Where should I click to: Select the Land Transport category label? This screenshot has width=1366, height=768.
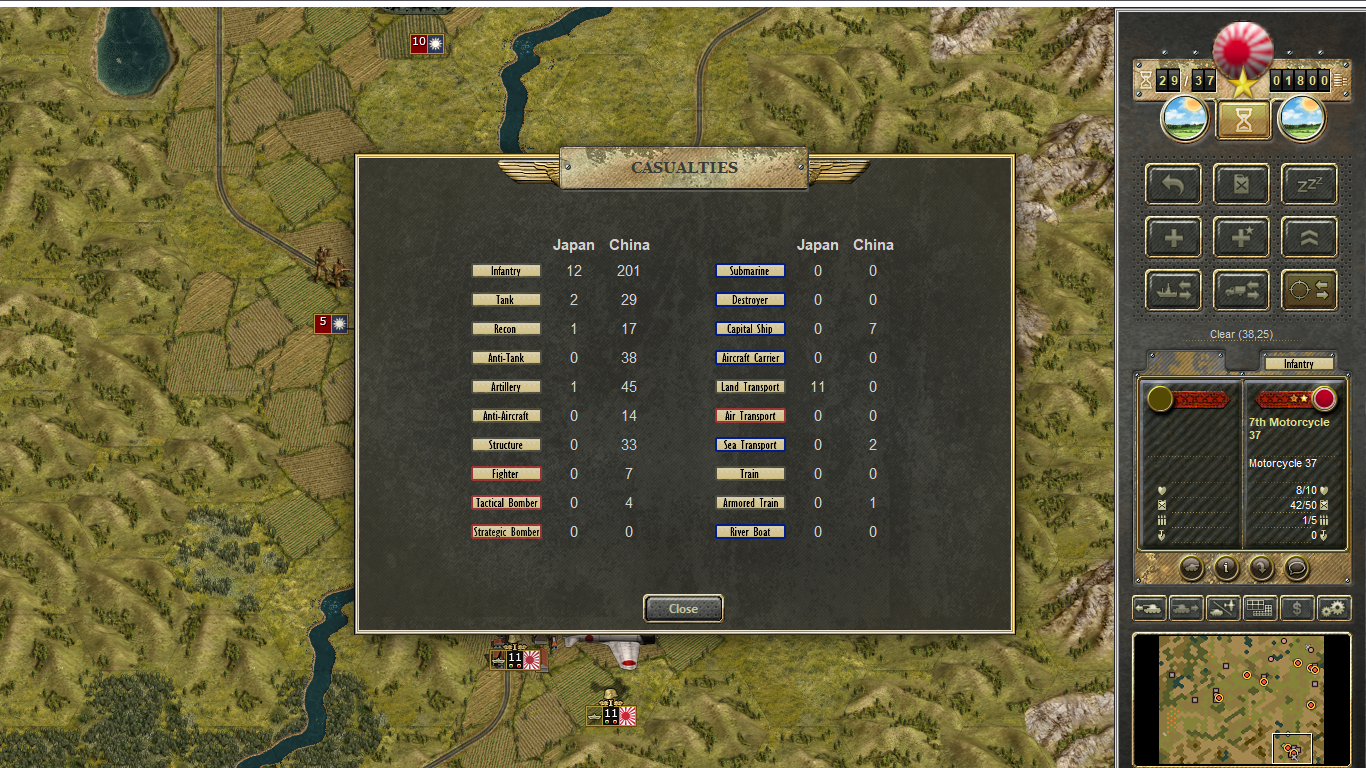[750, 387]
